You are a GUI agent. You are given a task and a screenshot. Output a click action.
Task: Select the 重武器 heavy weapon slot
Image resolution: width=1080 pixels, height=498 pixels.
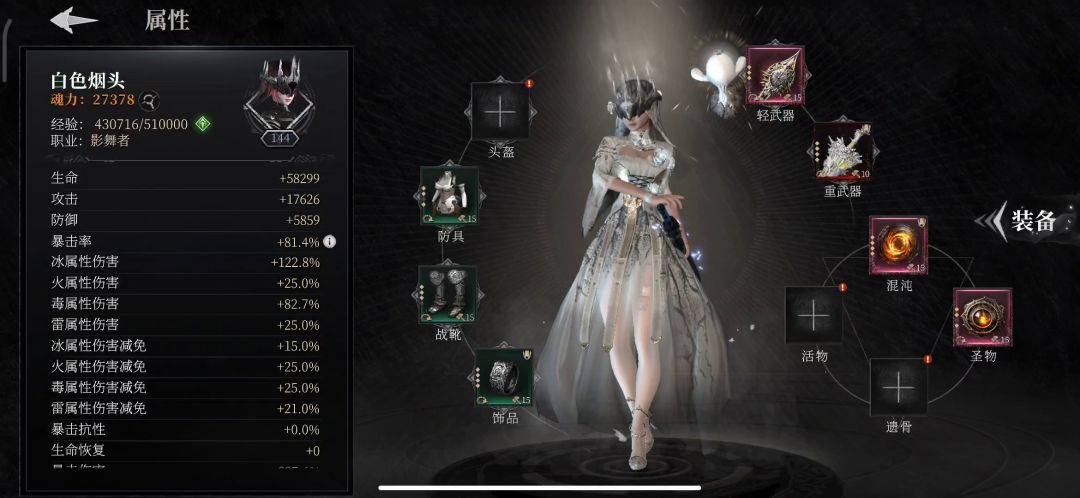tap(842, 152)
